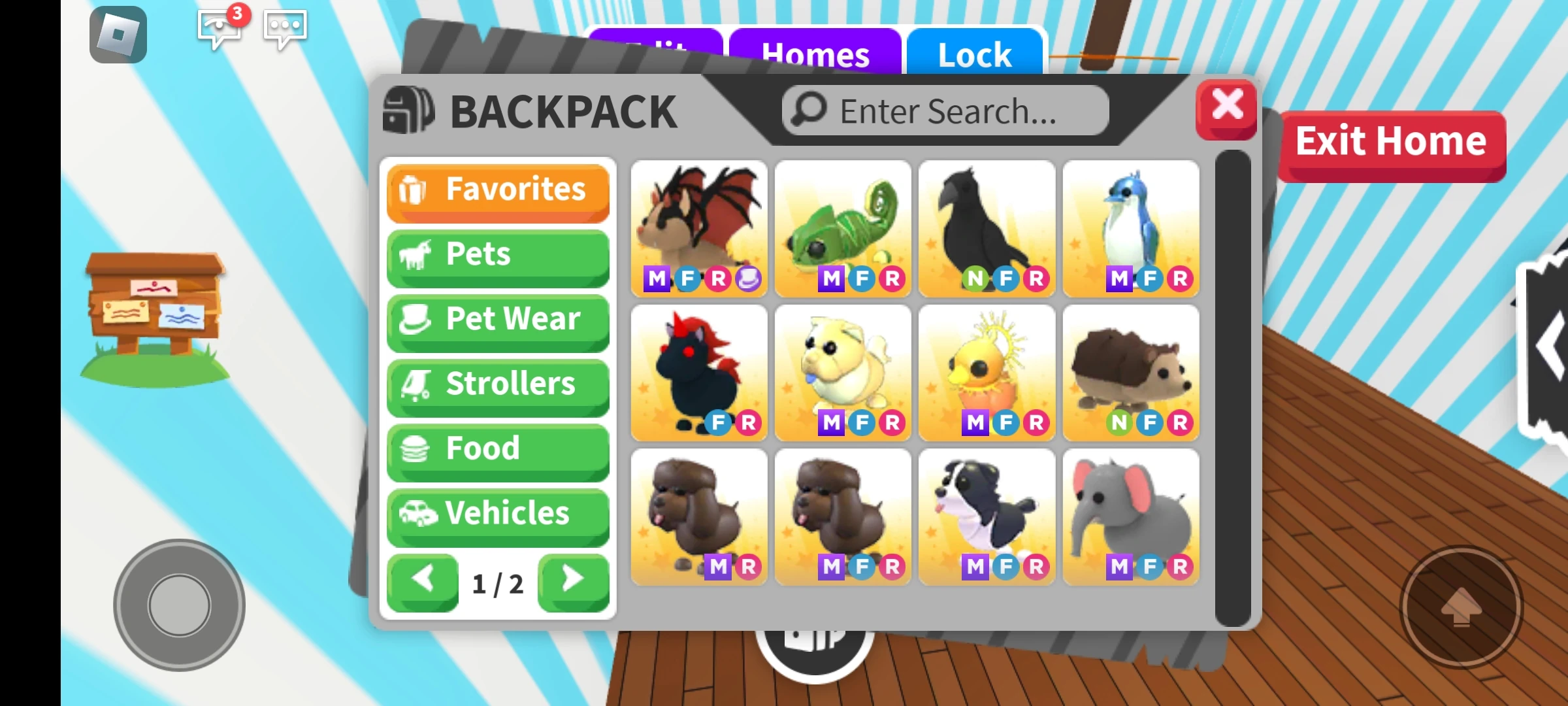Open the Vehicles category
This screenshot has width=1568, height=706.
click(x=498, y=515)
